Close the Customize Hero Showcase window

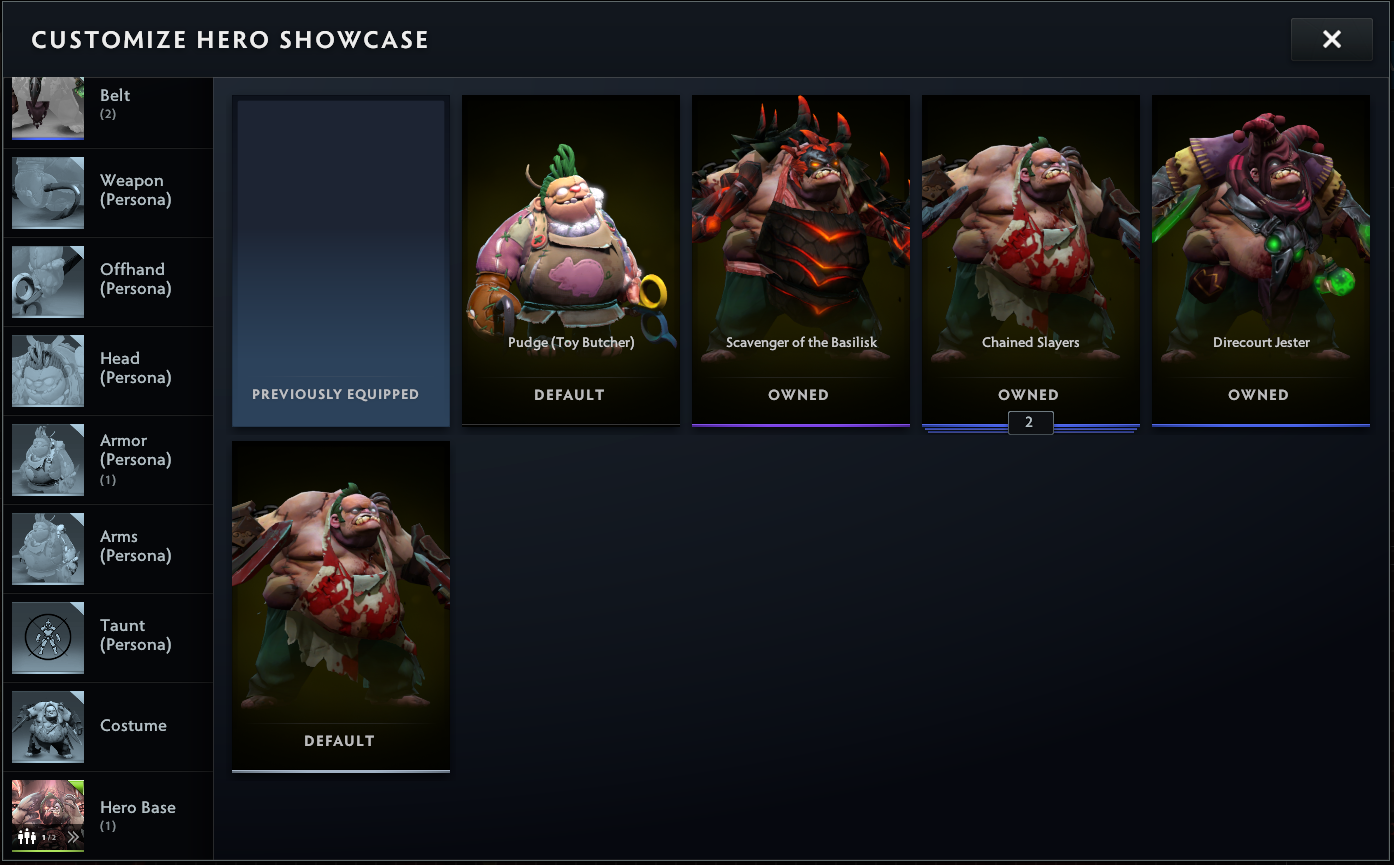click(x=1331, y=40)
